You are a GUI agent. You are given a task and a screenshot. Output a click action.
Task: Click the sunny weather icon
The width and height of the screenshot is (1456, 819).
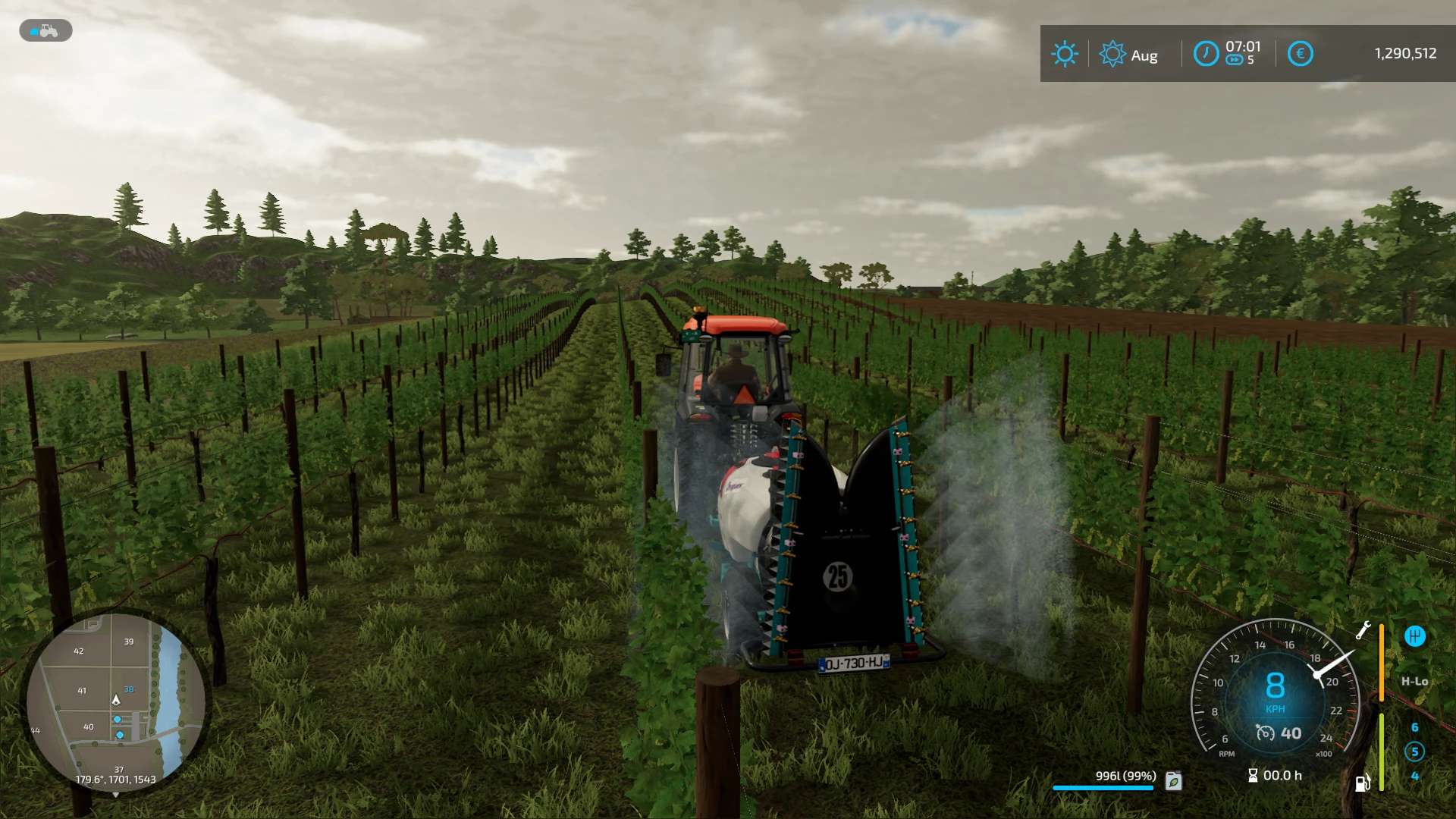click(x=1064, y=54)
